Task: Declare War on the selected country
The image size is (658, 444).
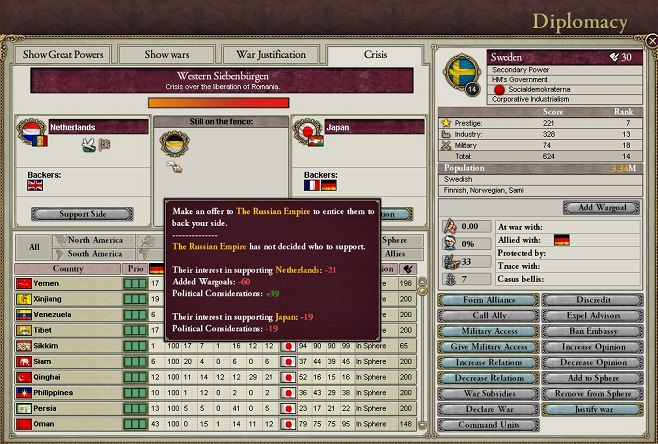Action: click(x=488, y=409)
